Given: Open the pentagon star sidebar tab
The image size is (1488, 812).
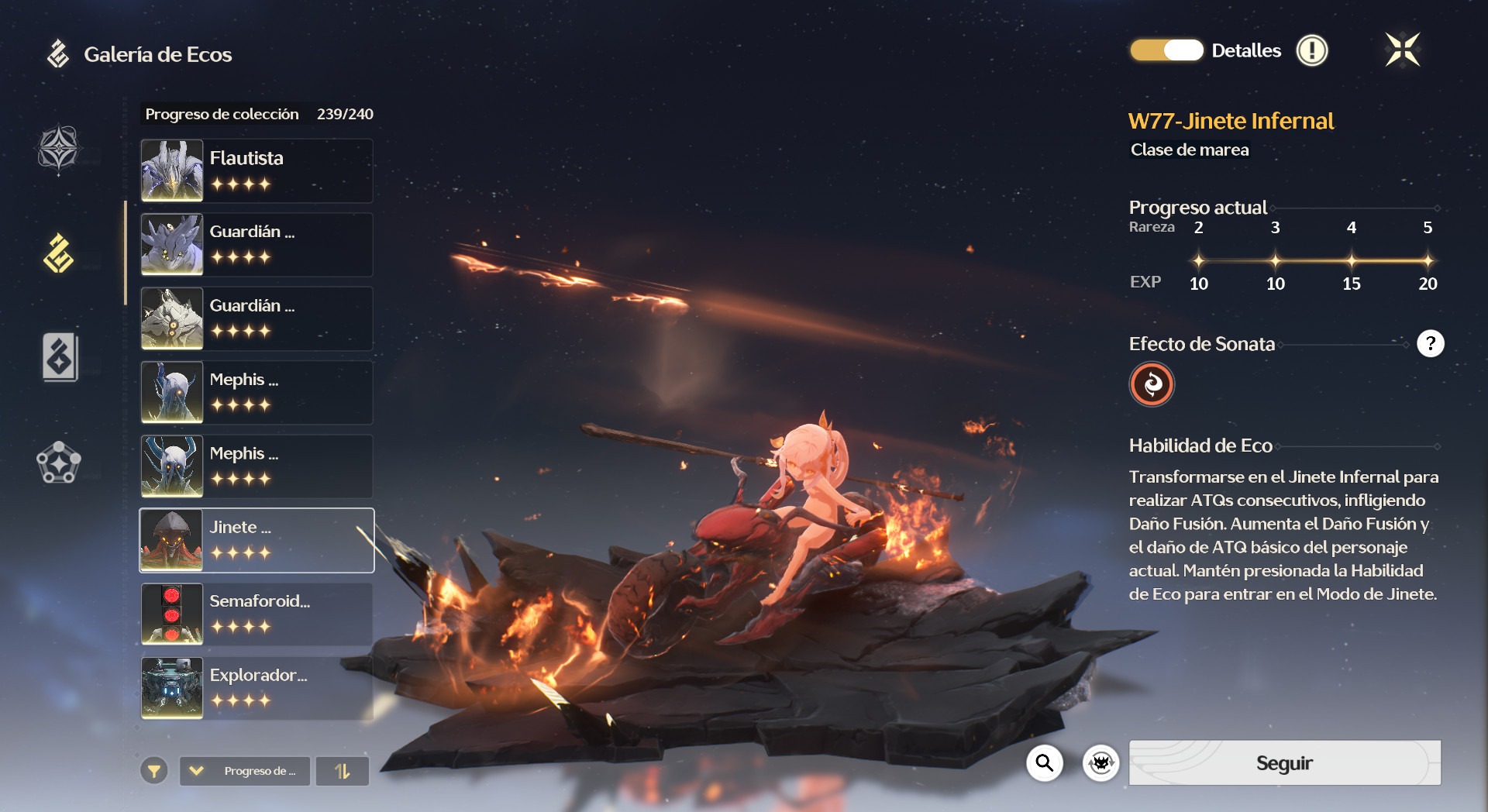Looking at the screenshot, I should point(59,463).
